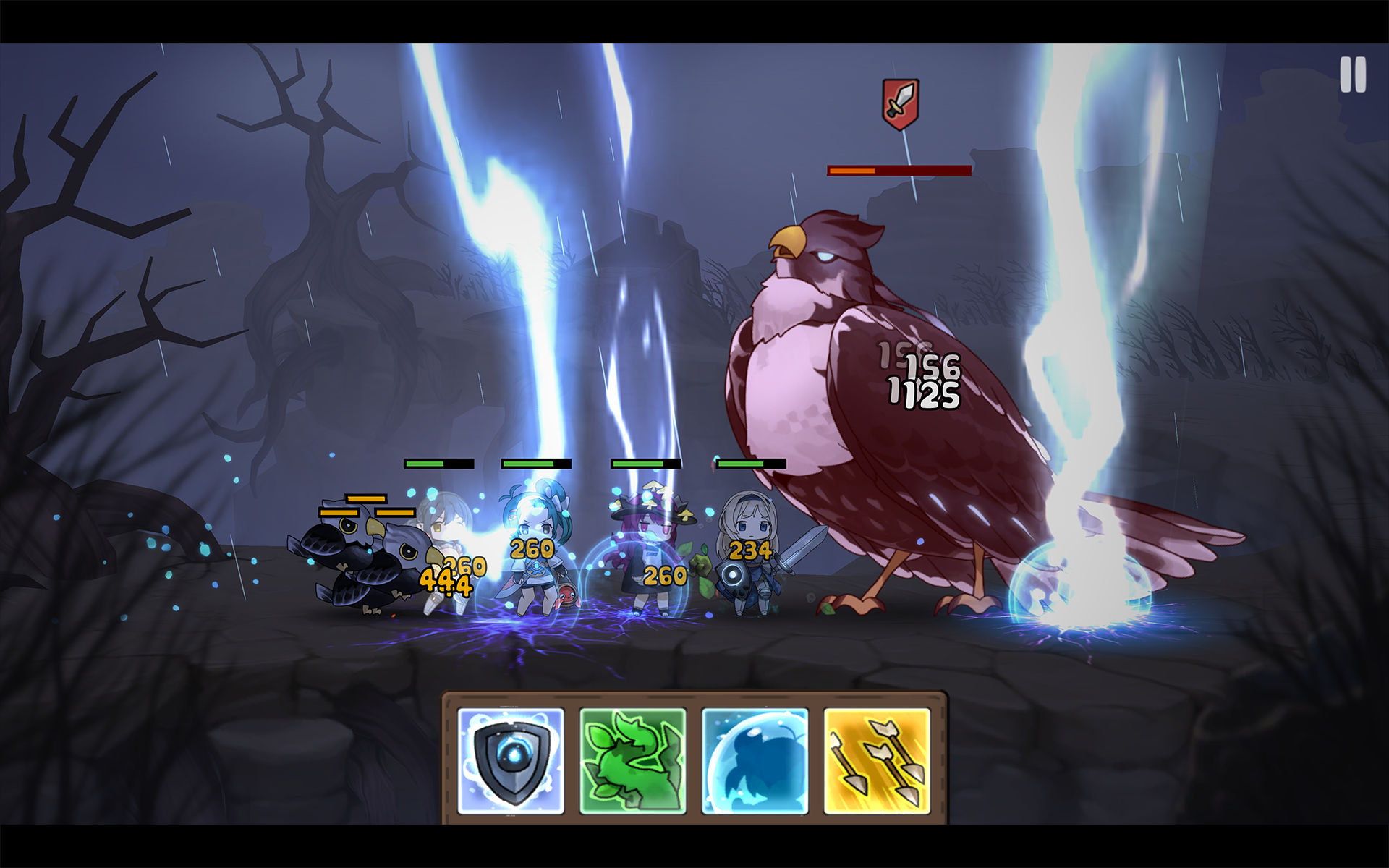Tap the boss's red health bar
The height and width of the screenshot is (868, 1389).
(897, 171)
